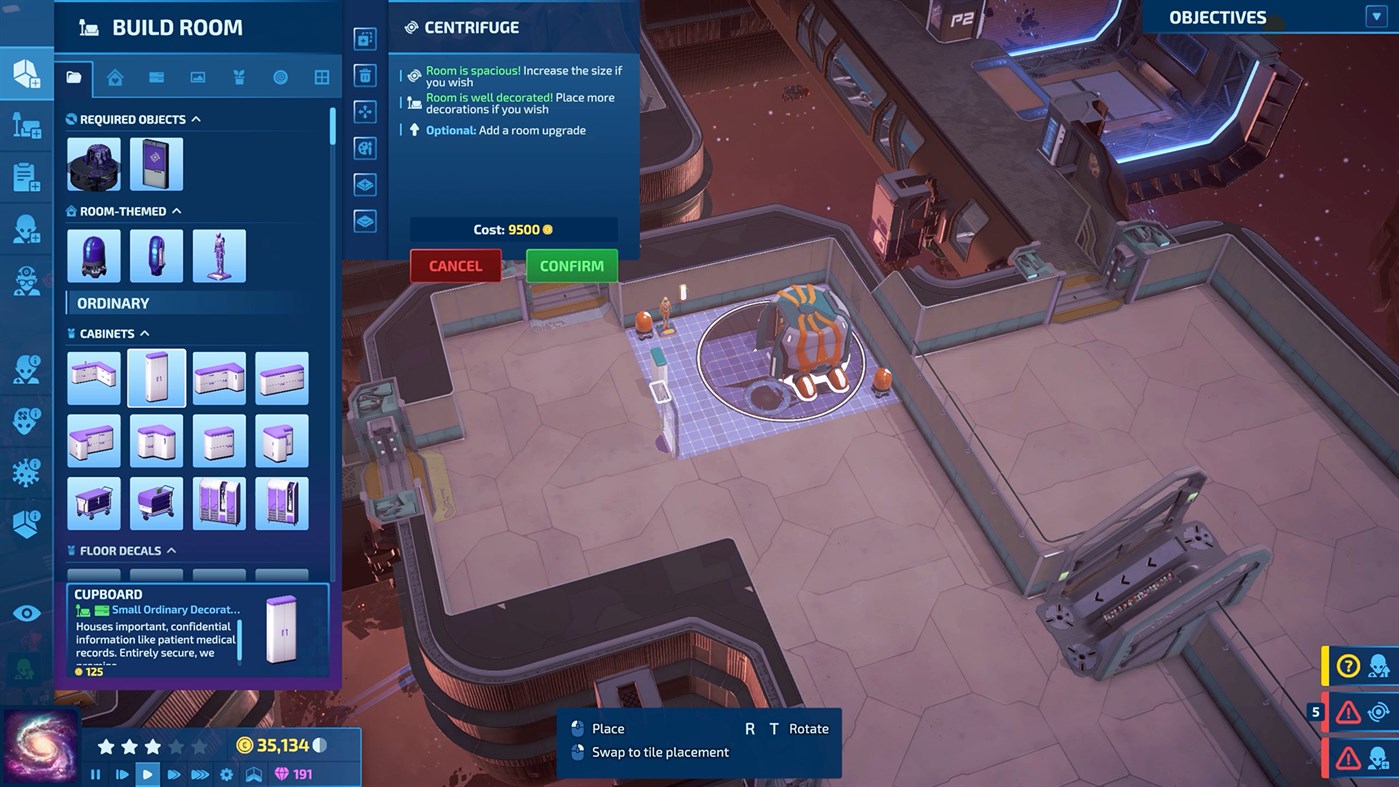Open the room customization paint tool

[x=364, y=147]
